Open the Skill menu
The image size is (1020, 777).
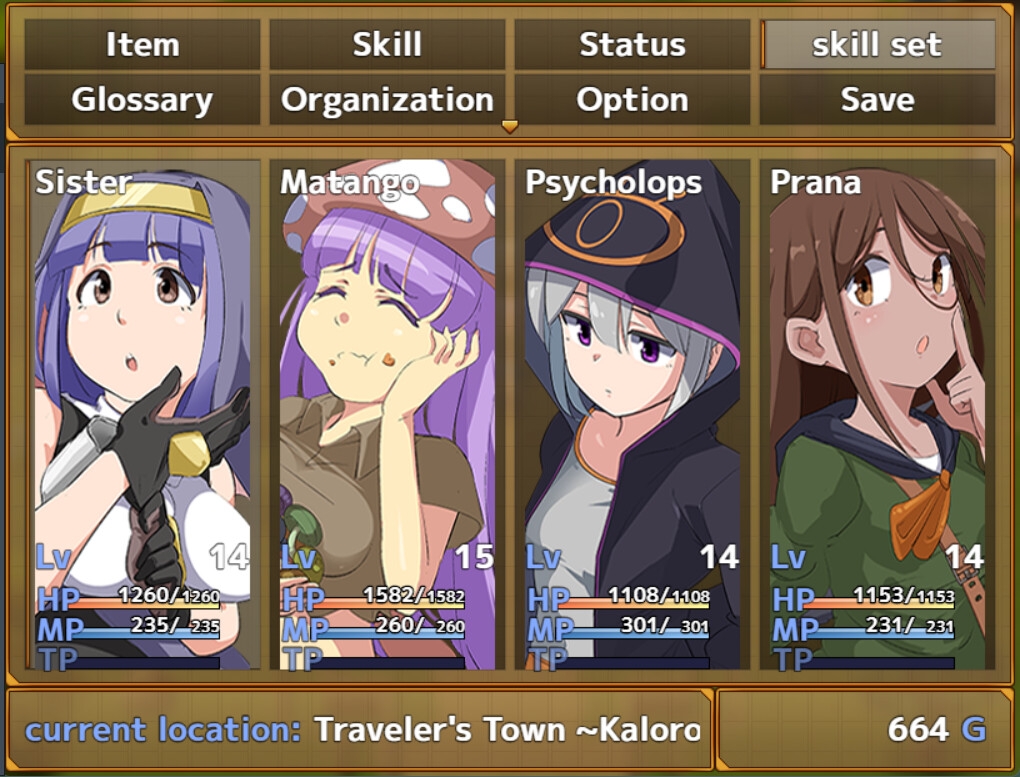click(387, 45)
